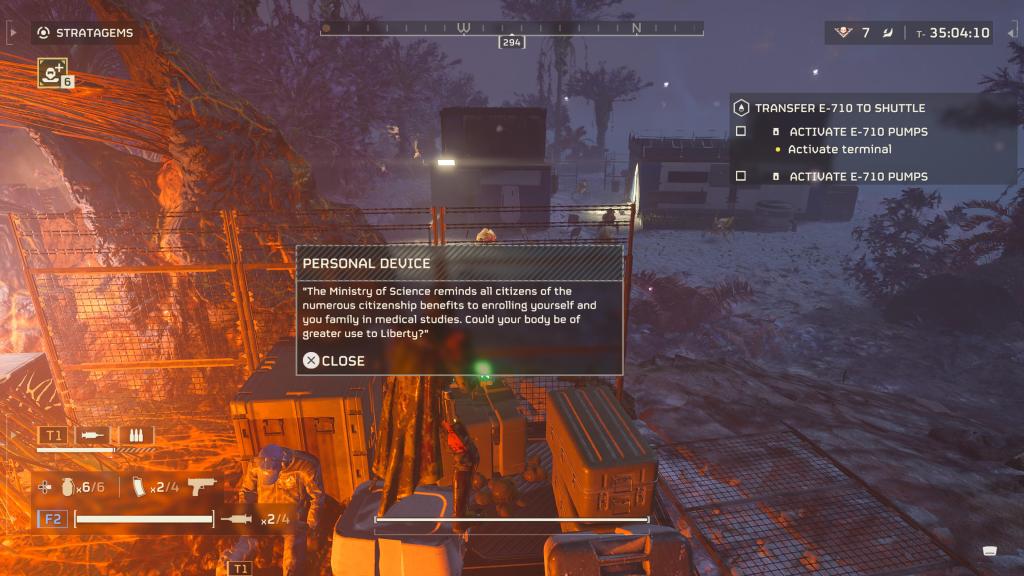1024x576 pixels.
Task: Select the pistol weapon icon
Action: [201, 486]
